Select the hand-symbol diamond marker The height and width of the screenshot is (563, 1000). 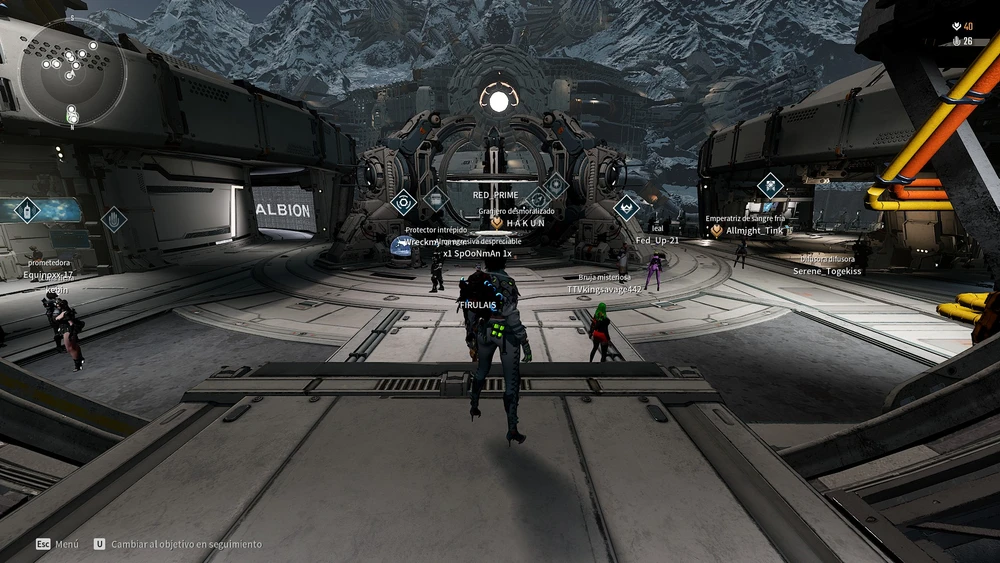pos(114,219)
